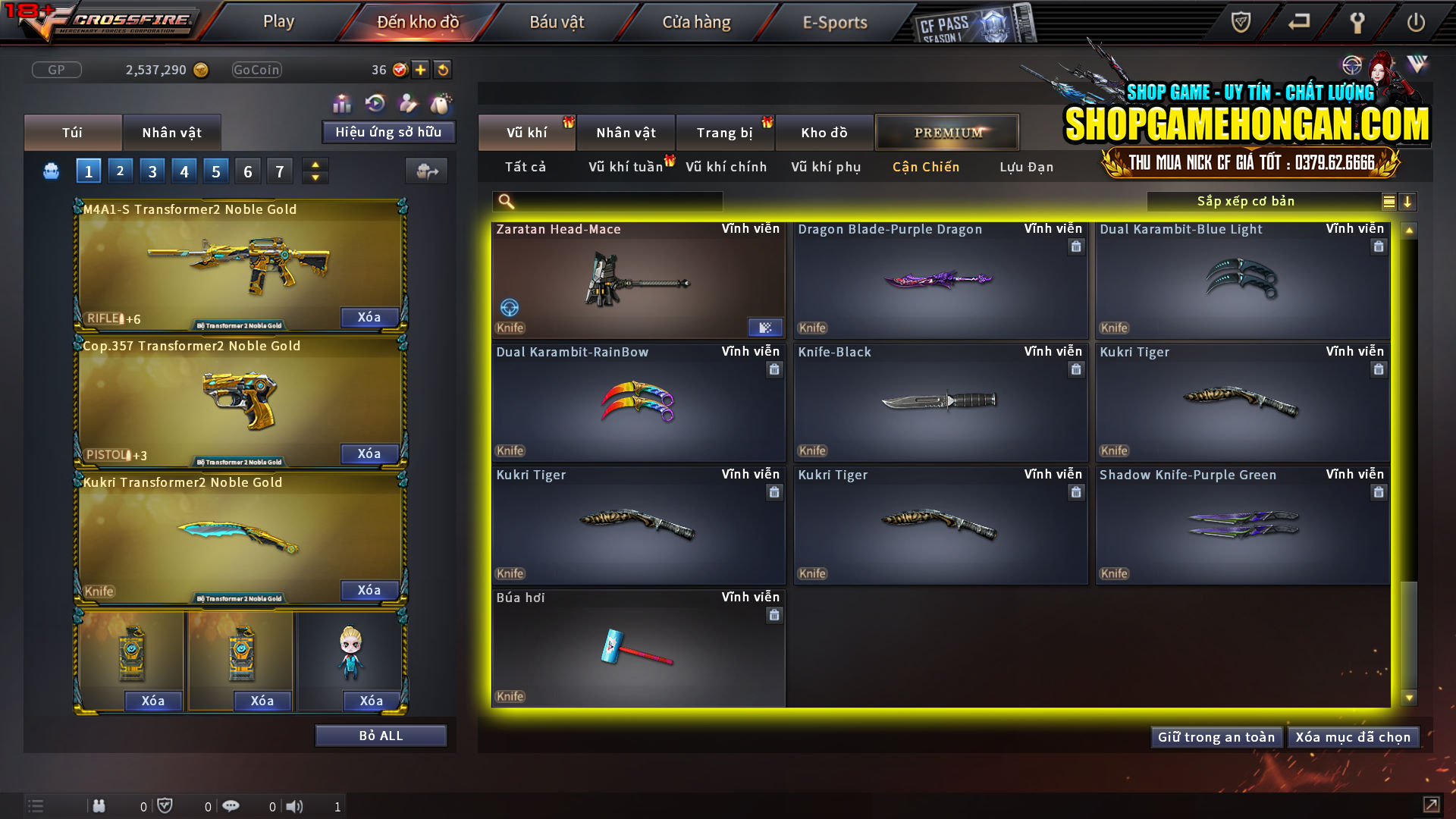Open the game settings wrench icon
1456x819 pixels.
[1357, 23]
